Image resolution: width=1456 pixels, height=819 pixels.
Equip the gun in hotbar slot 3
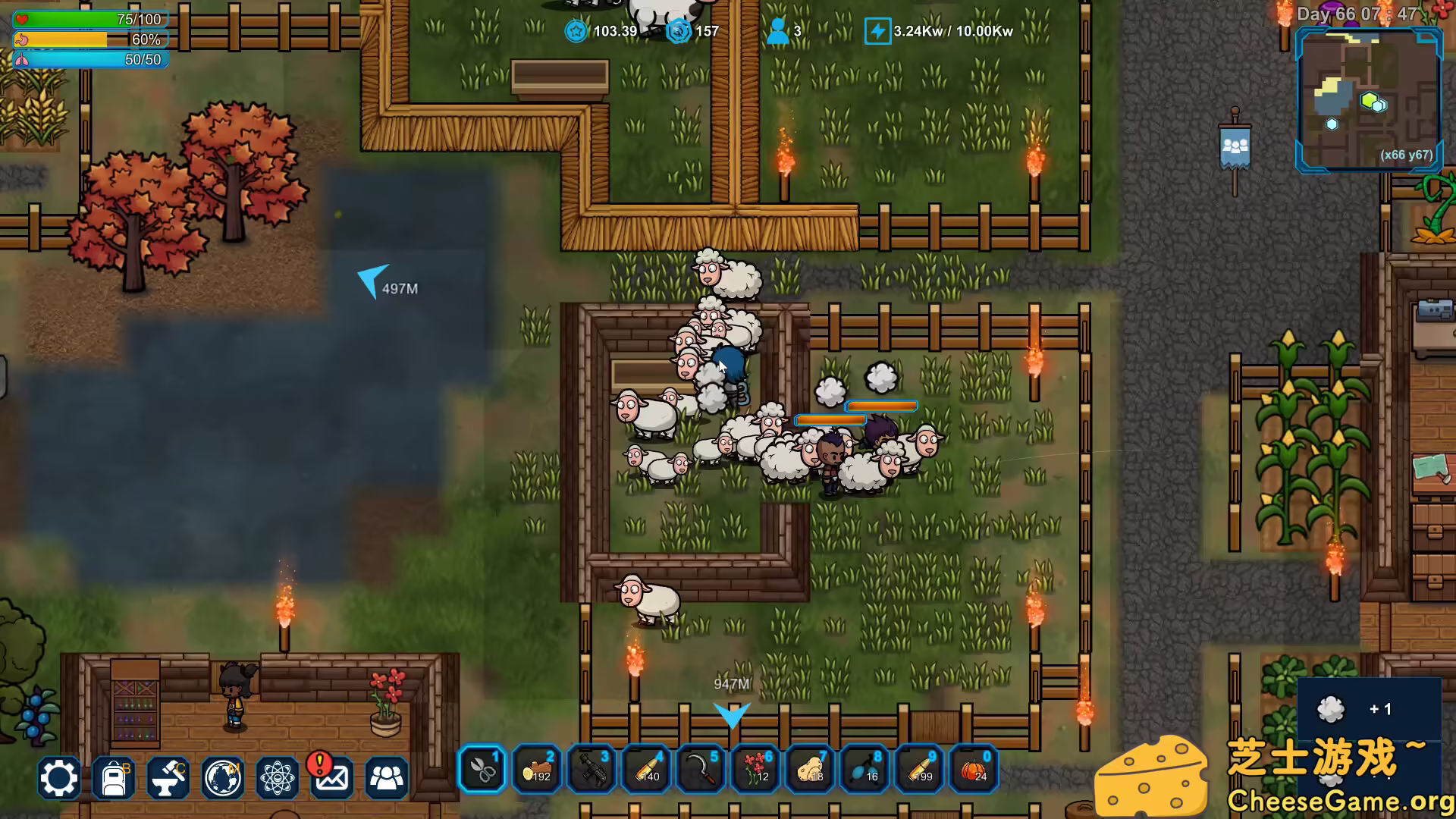[x=591, y=769]
